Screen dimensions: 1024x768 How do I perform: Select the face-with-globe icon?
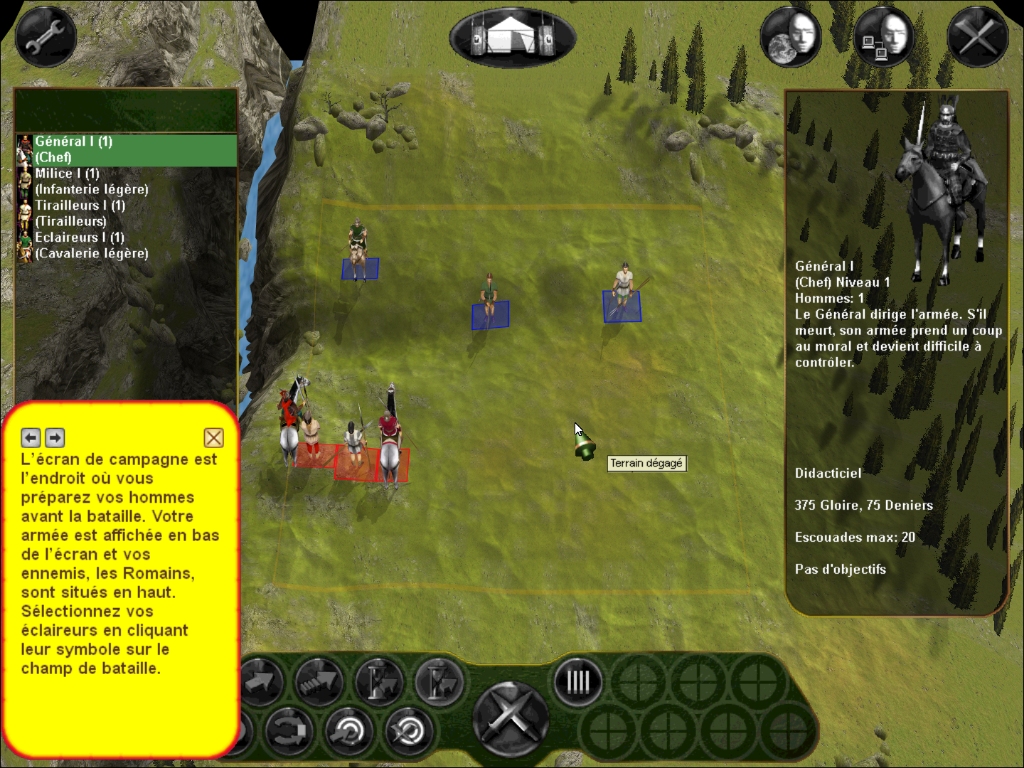(x=790, y=37)
